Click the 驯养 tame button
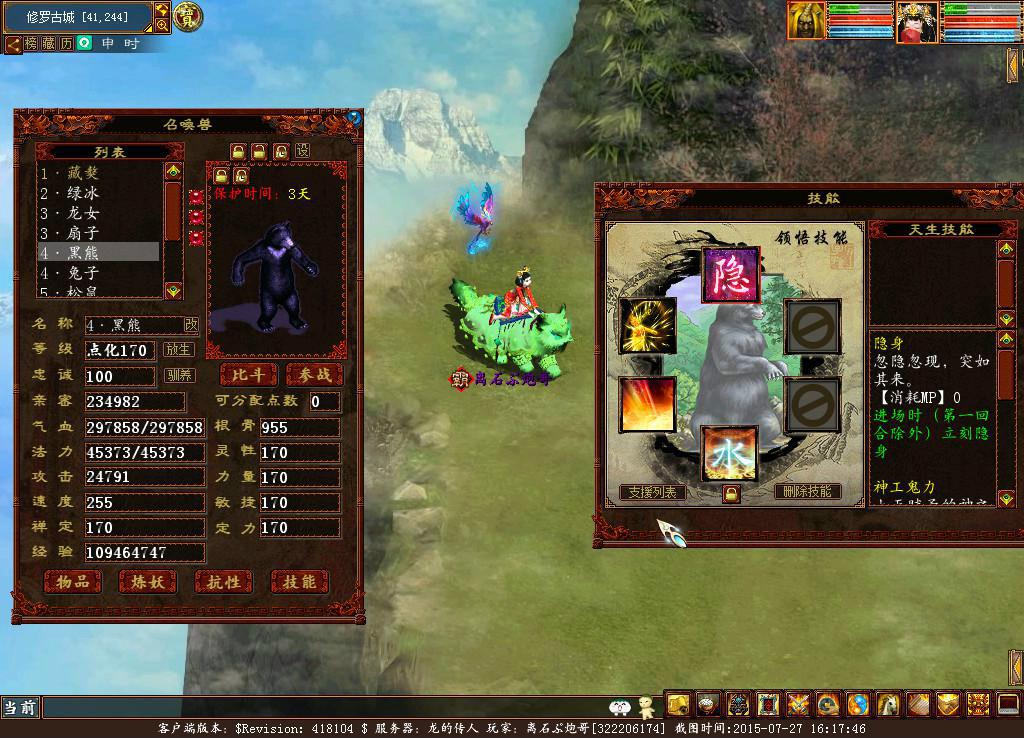Screen dimensions: 1024x738 tap(179, 376)
